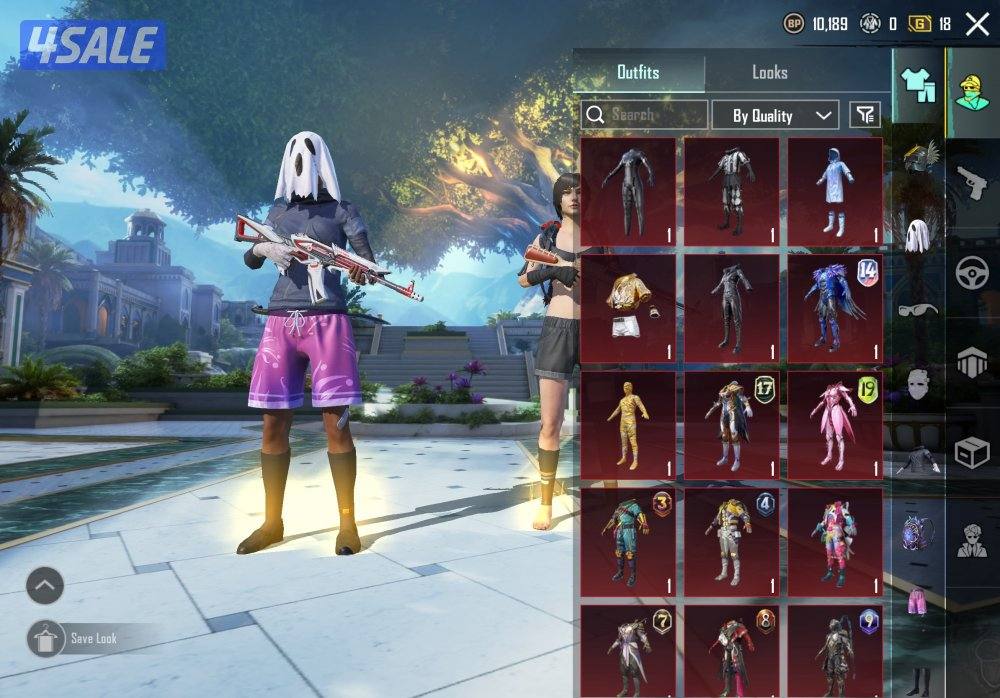Click the outfit Search field
The image size is (1000, 698).
pyautogui.click(x=645, y=115)
